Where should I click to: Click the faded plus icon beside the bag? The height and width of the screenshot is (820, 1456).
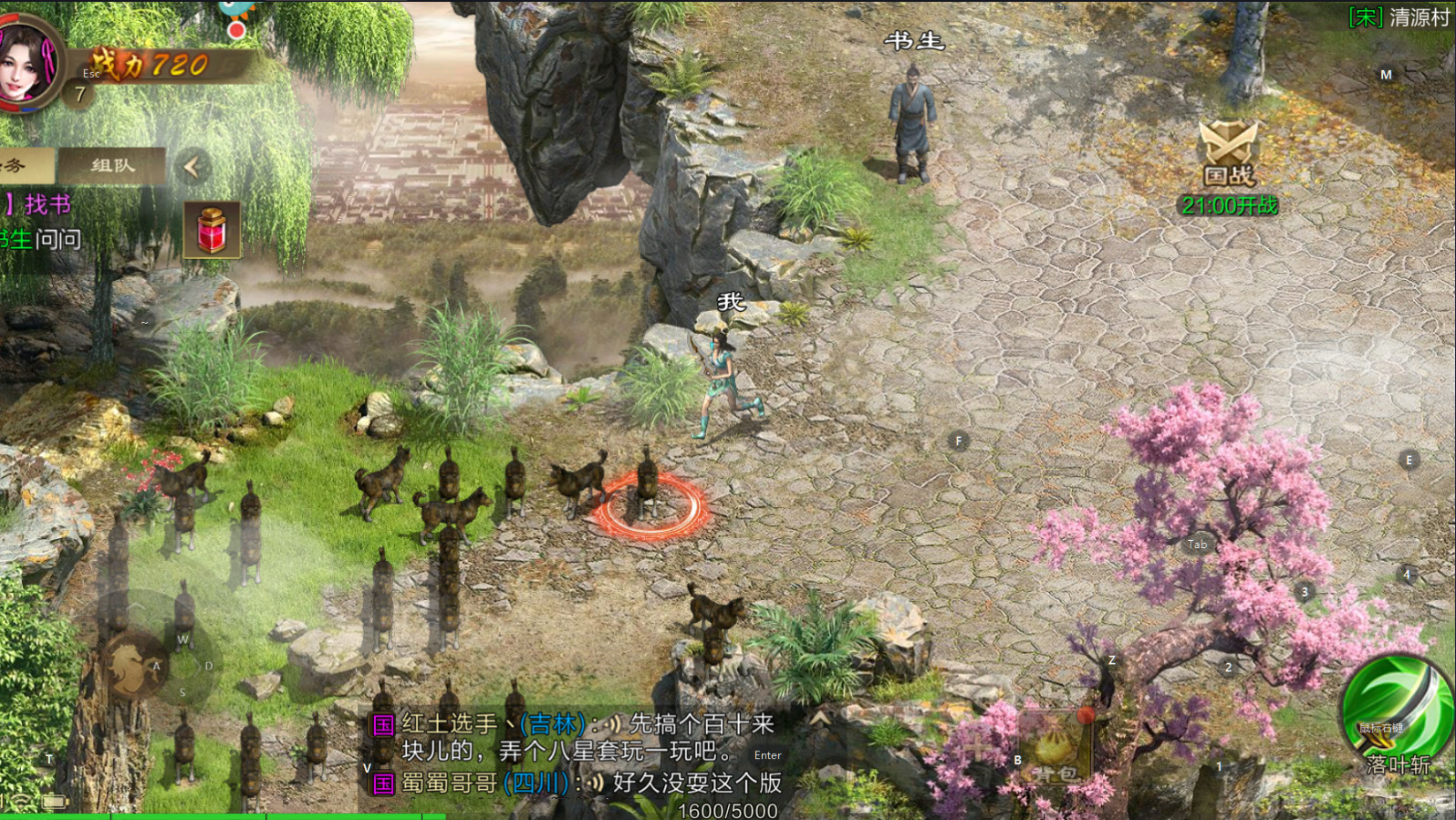tap(978, 750)
